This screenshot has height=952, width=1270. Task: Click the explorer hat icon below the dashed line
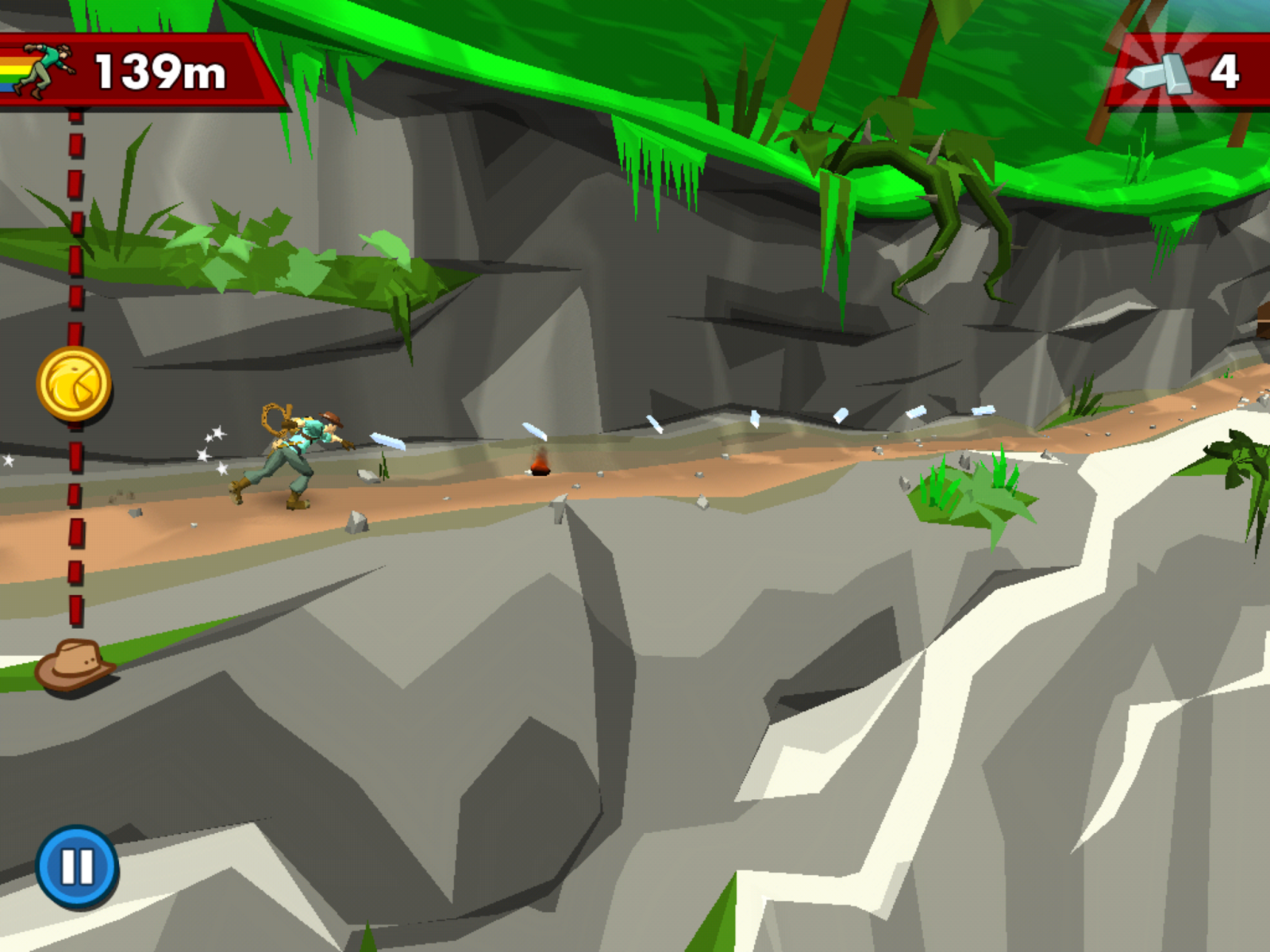coord(75,670)
